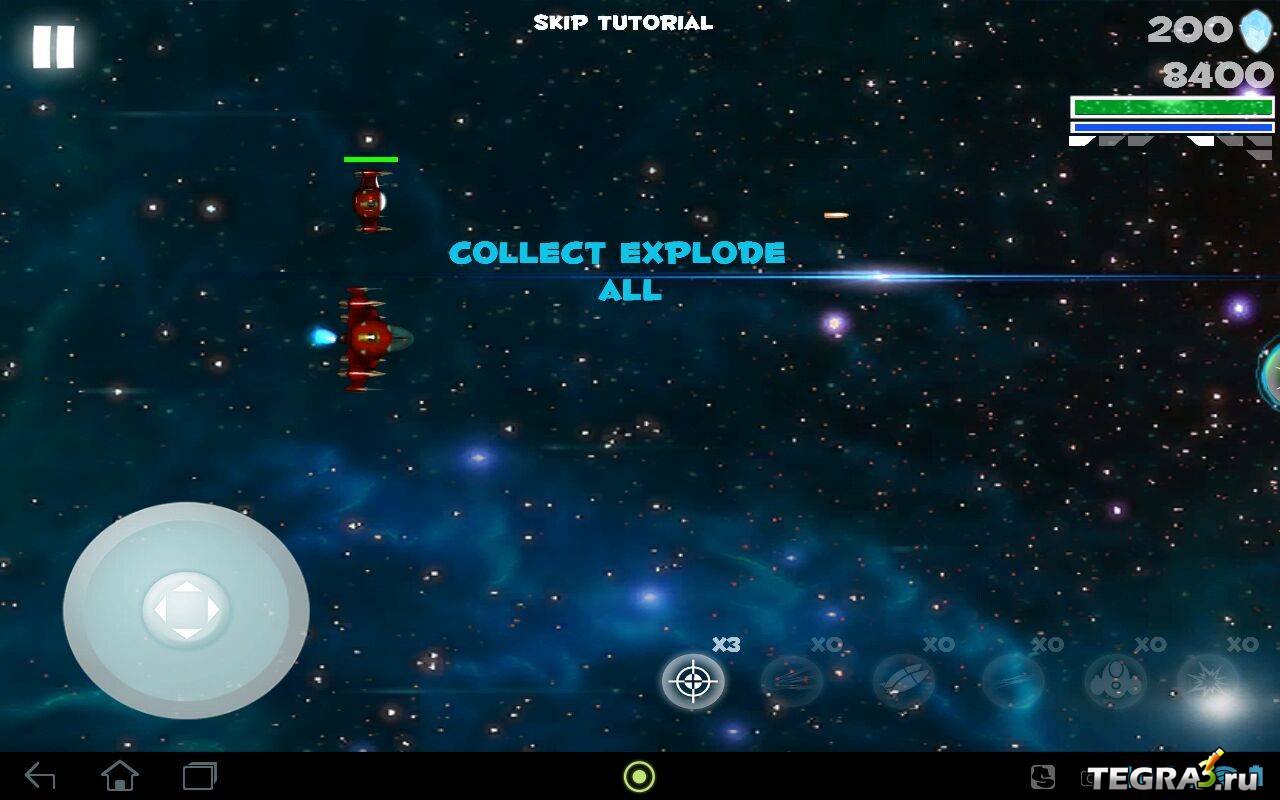Pause the game
Image resolution: width=1280 pixels, height=800 pixels.
click(53, 47)
